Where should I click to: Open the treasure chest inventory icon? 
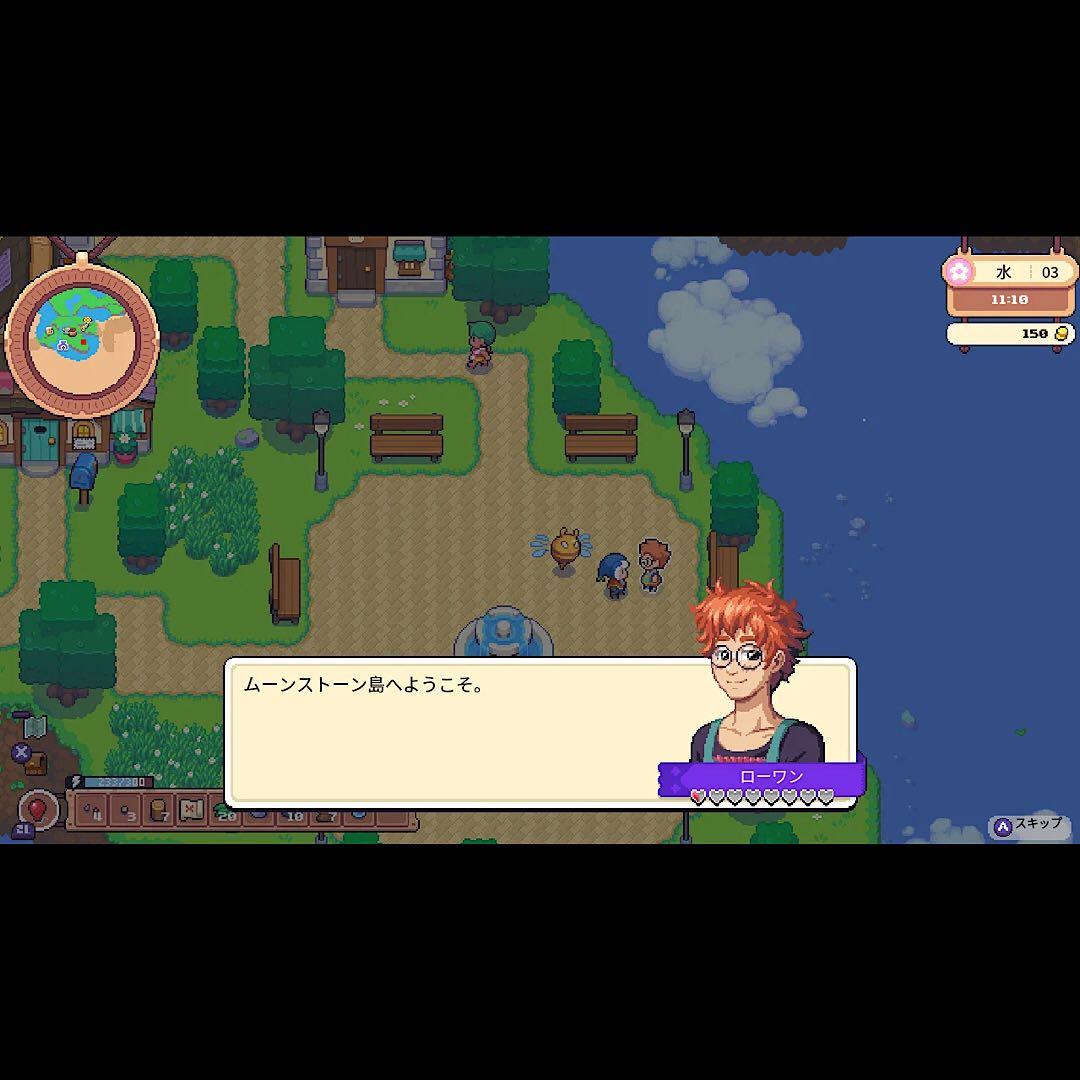35,763
